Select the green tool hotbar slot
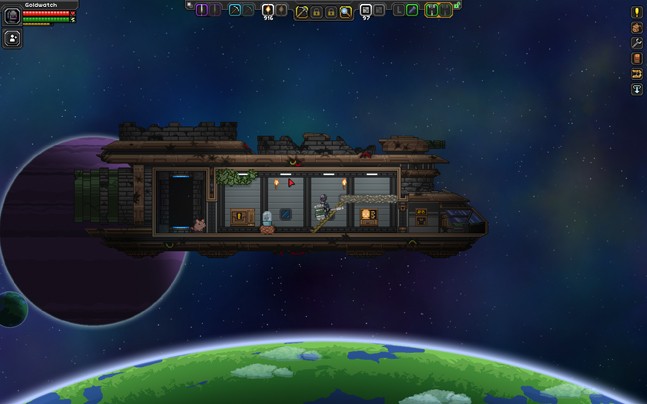The width and height of the screenshot is (647, 404). pos(412,10)
